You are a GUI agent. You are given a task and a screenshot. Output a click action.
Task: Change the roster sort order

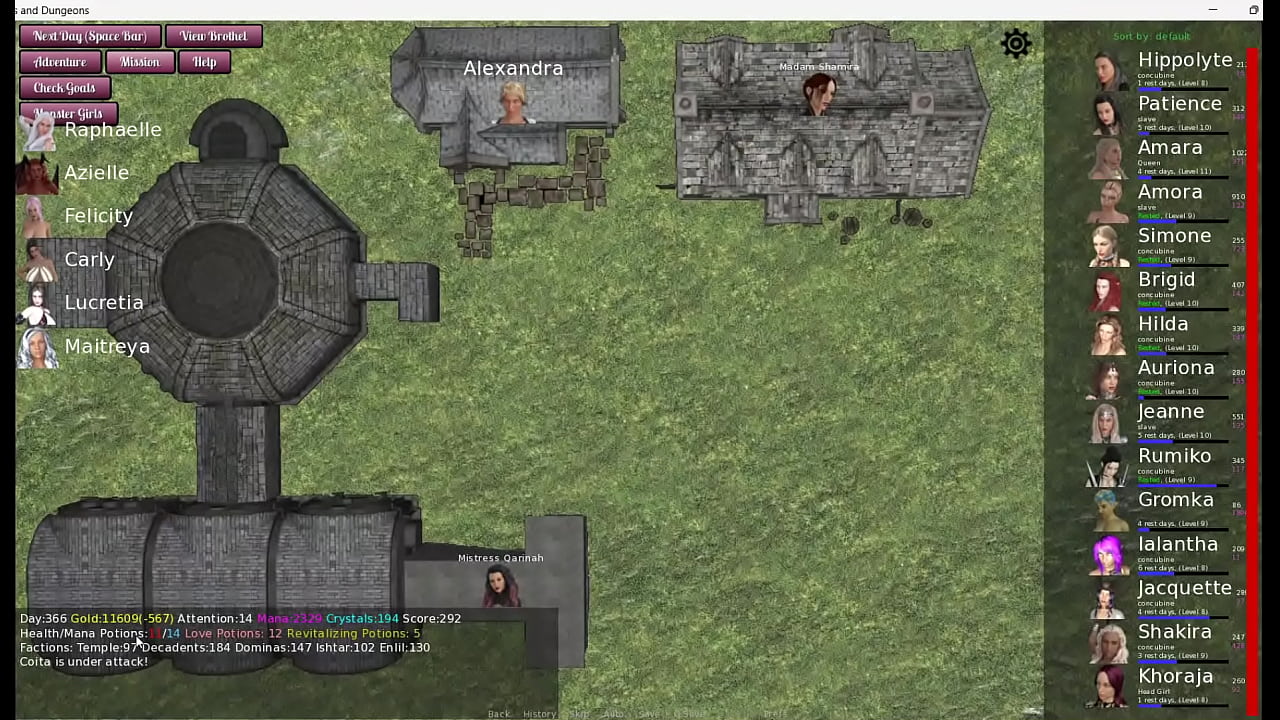click(x=1152, y=37)
